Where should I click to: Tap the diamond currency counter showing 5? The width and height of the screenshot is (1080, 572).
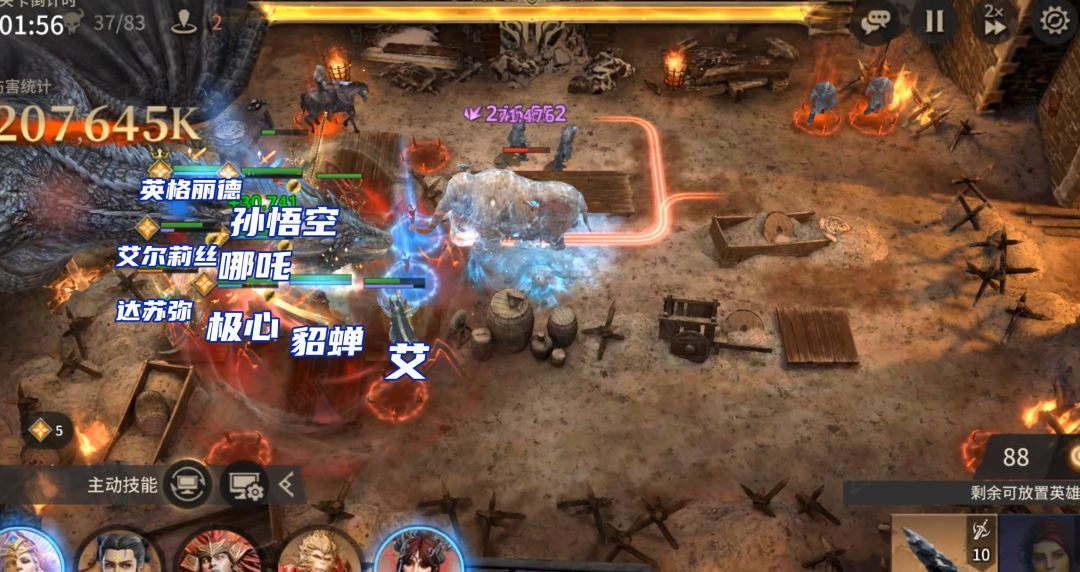coord(47,430)
